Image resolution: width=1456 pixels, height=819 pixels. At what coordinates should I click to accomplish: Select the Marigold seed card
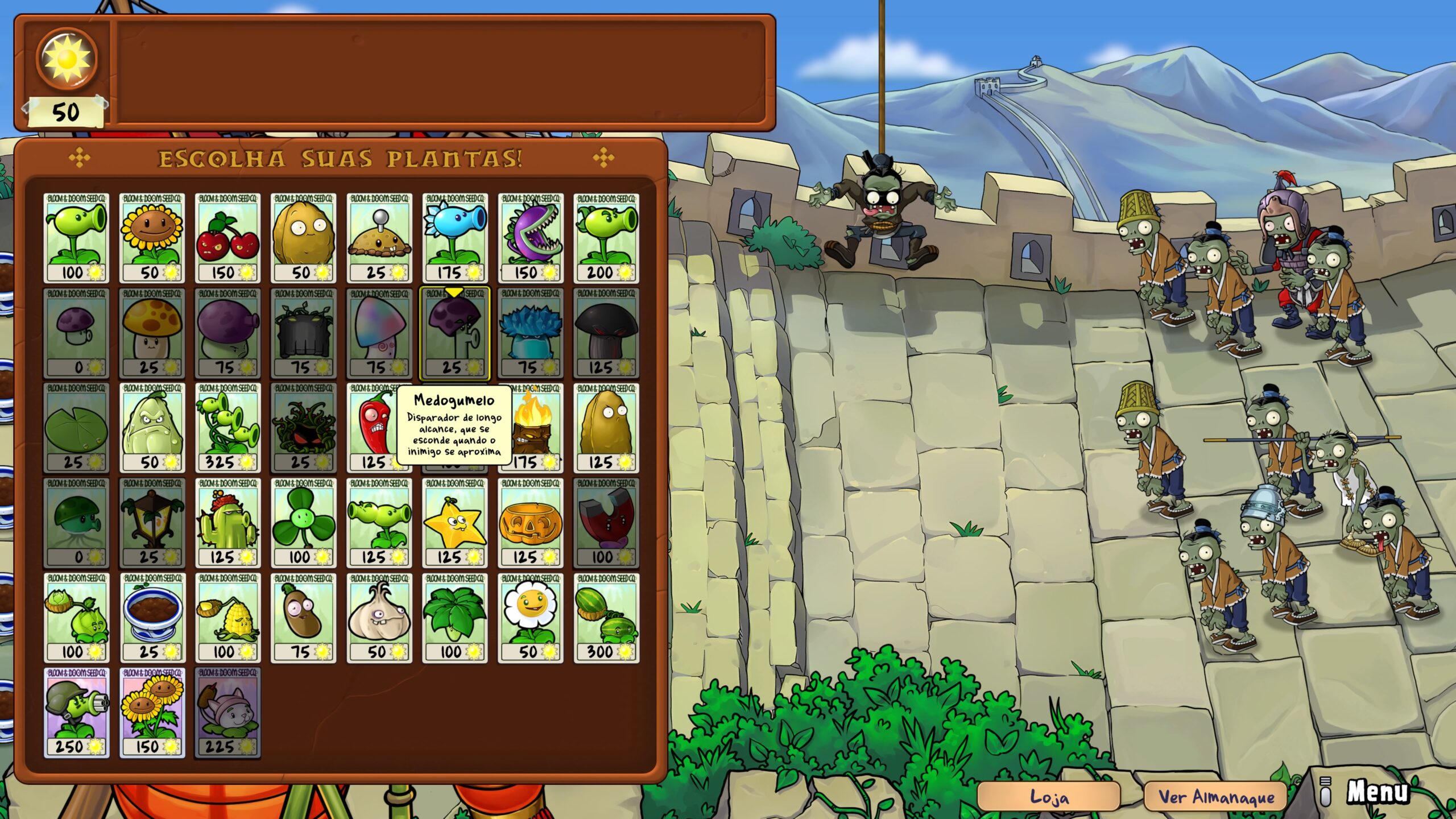(x=530, y=618)
